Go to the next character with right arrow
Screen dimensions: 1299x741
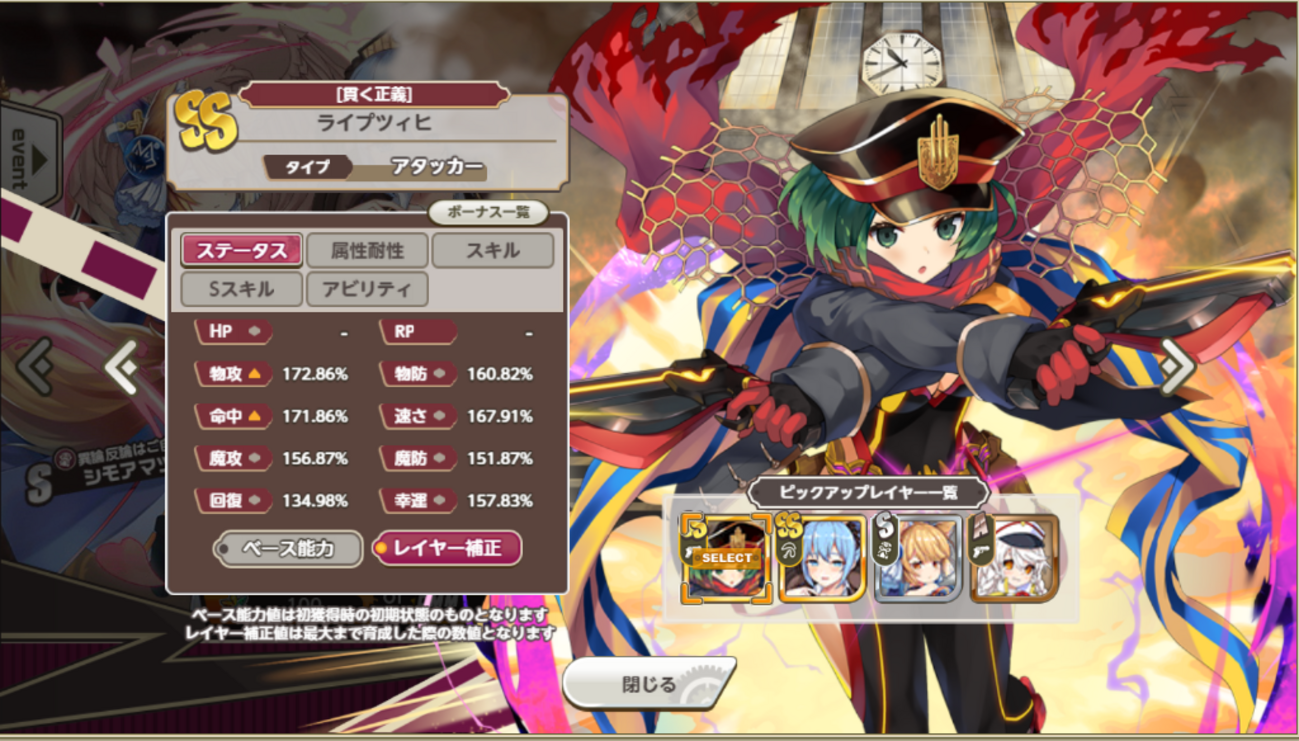pyautogui.click(x=1177, y=366)
